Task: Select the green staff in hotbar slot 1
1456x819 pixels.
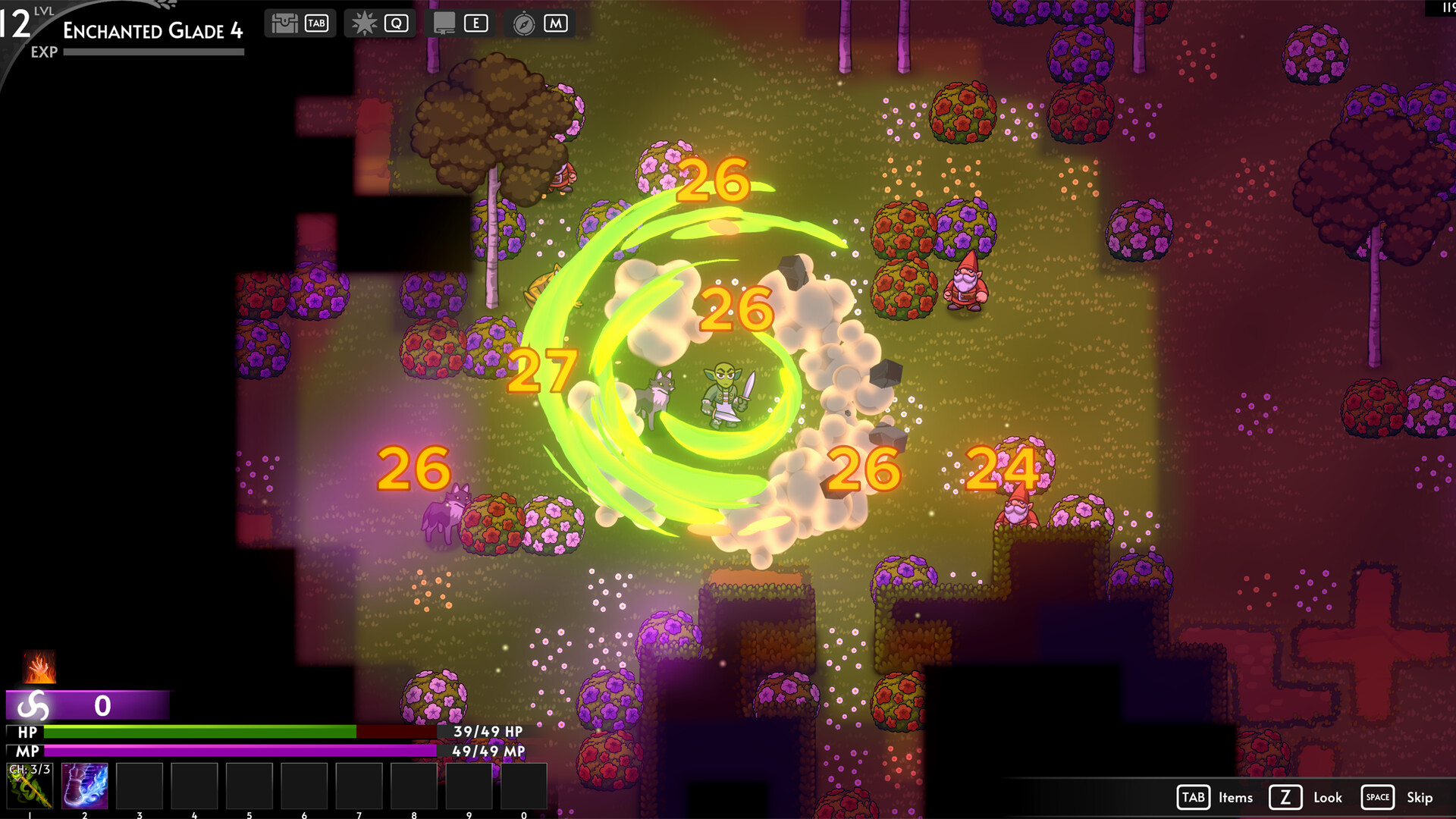Action: tap(30, 786)
